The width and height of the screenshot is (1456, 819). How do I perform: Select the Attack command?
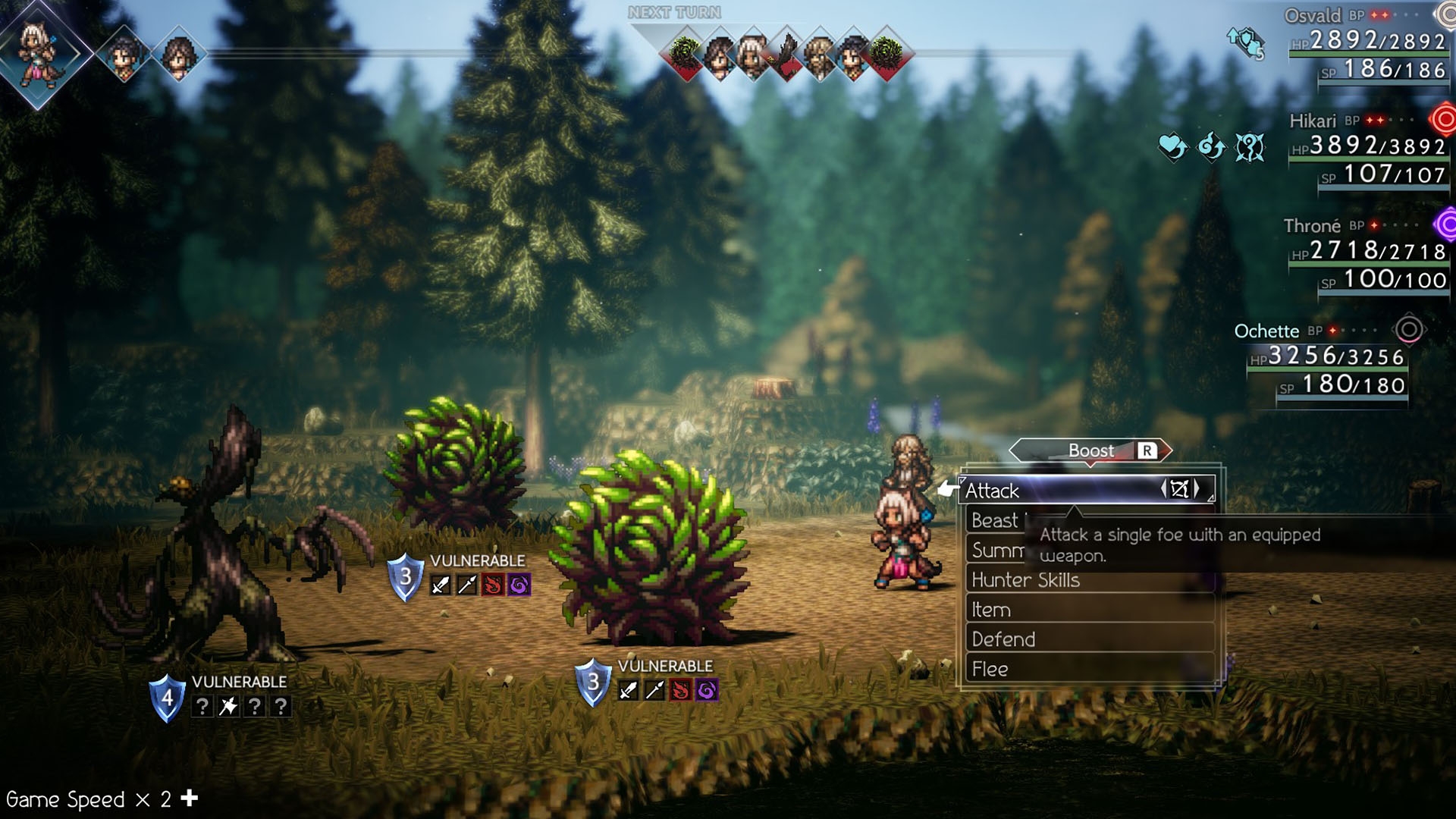1062,491
